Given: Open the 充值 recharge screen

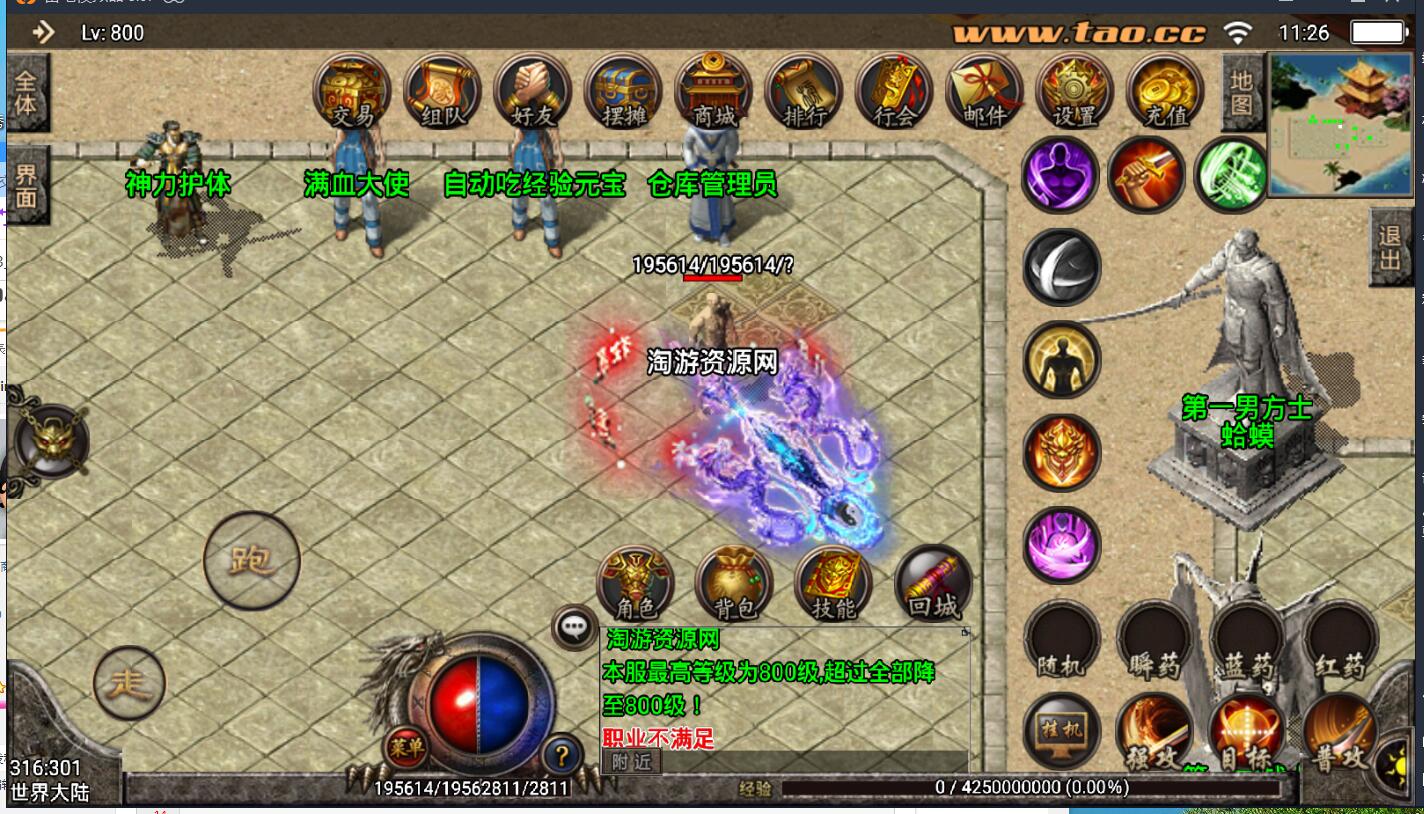Looking at the screenshot, I should click(1165, 92).
